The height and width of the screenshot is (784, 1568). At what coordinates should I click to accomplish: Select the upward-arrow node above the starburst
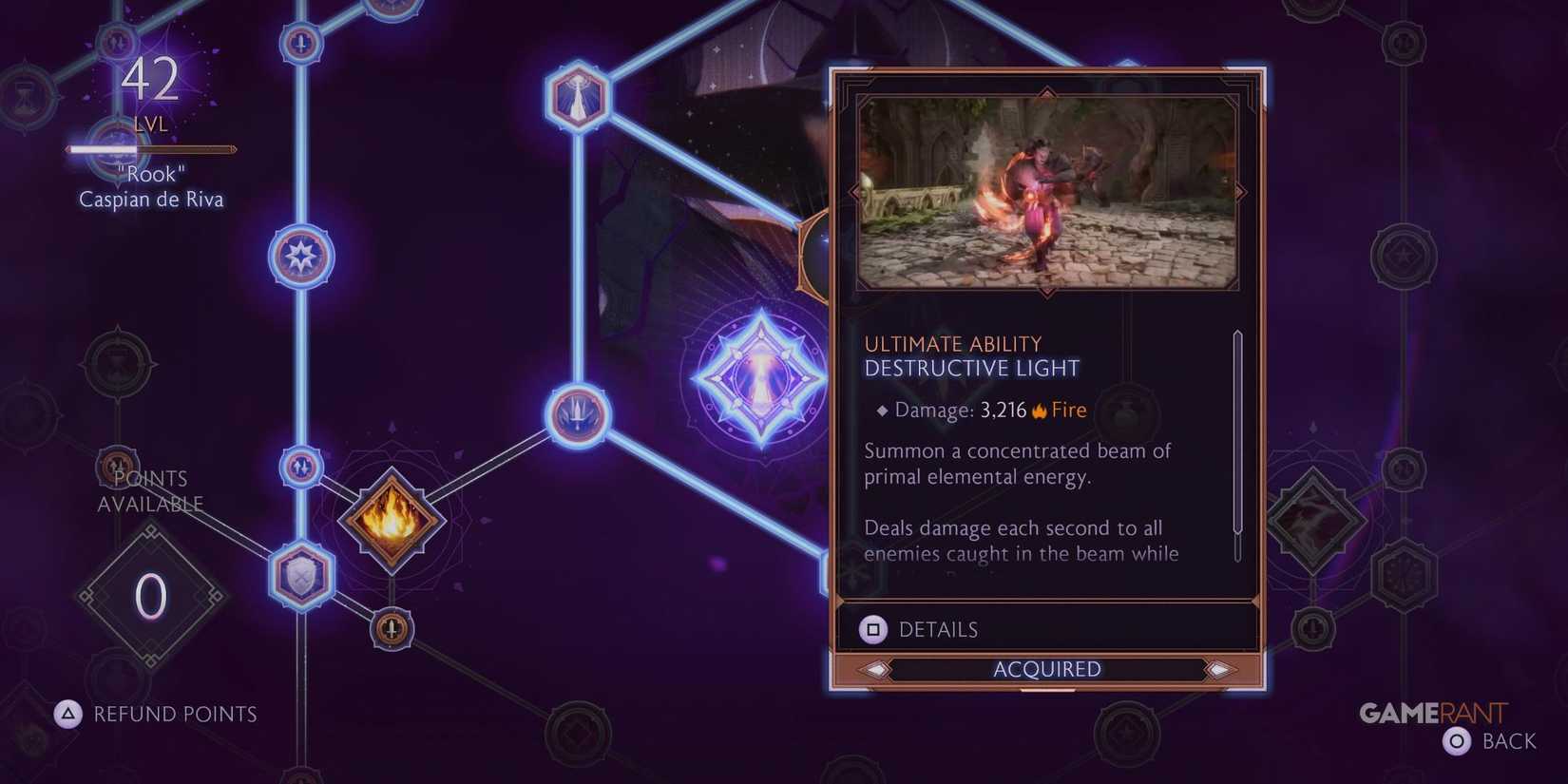(301, 43)
